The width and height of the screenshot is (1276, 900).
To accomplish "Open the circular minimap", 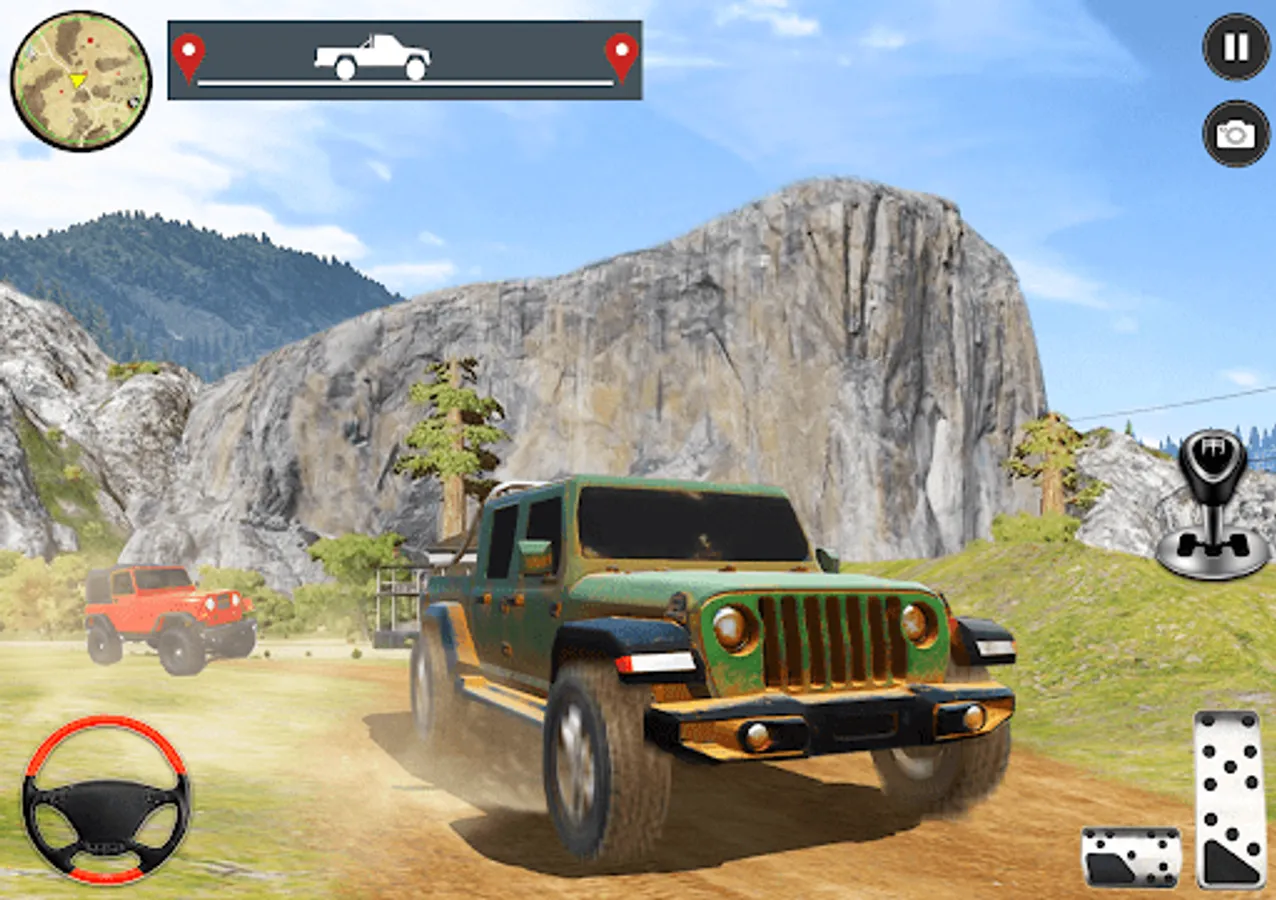I will pos(80,80).
